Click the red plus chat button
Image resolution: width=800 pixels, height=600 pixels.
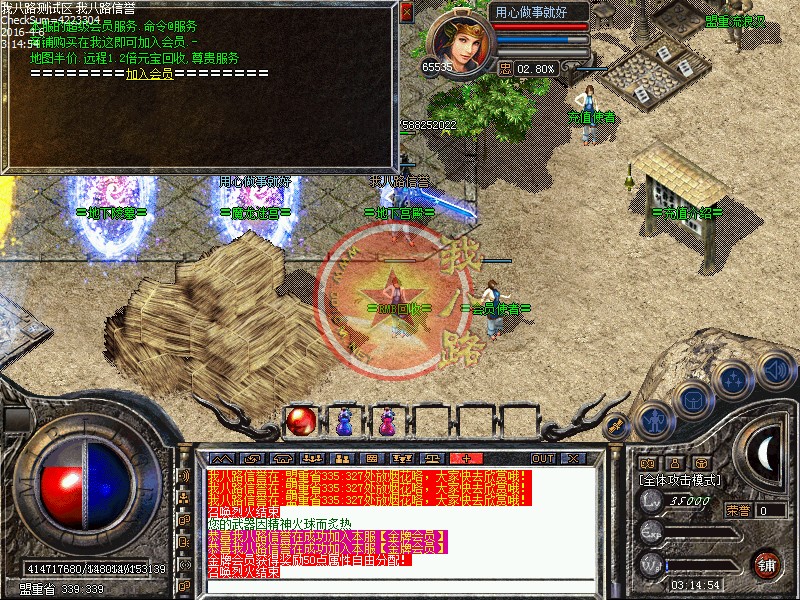pos(466,458)
